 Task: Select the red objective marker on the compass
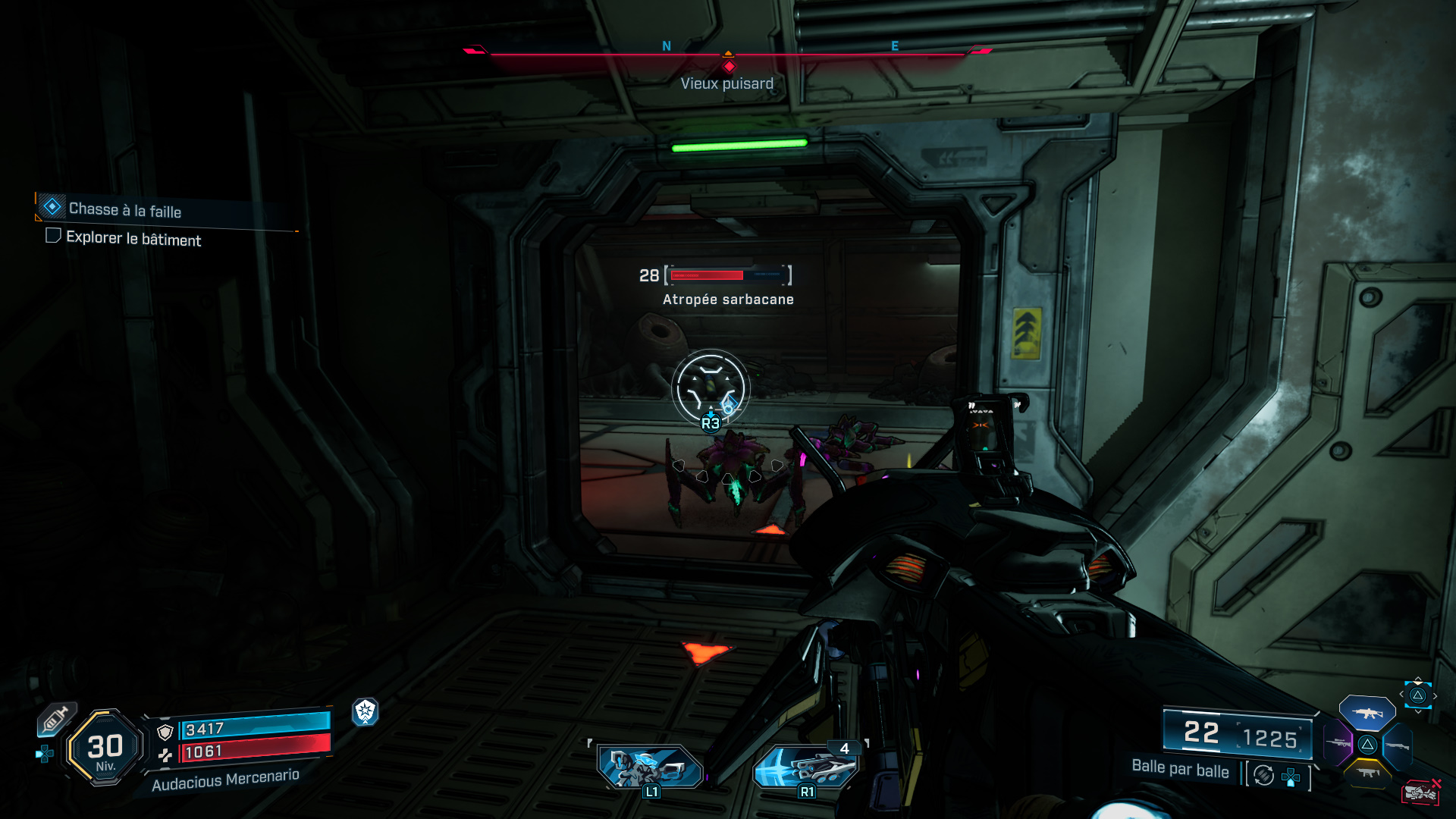click(x=729, y=66)
